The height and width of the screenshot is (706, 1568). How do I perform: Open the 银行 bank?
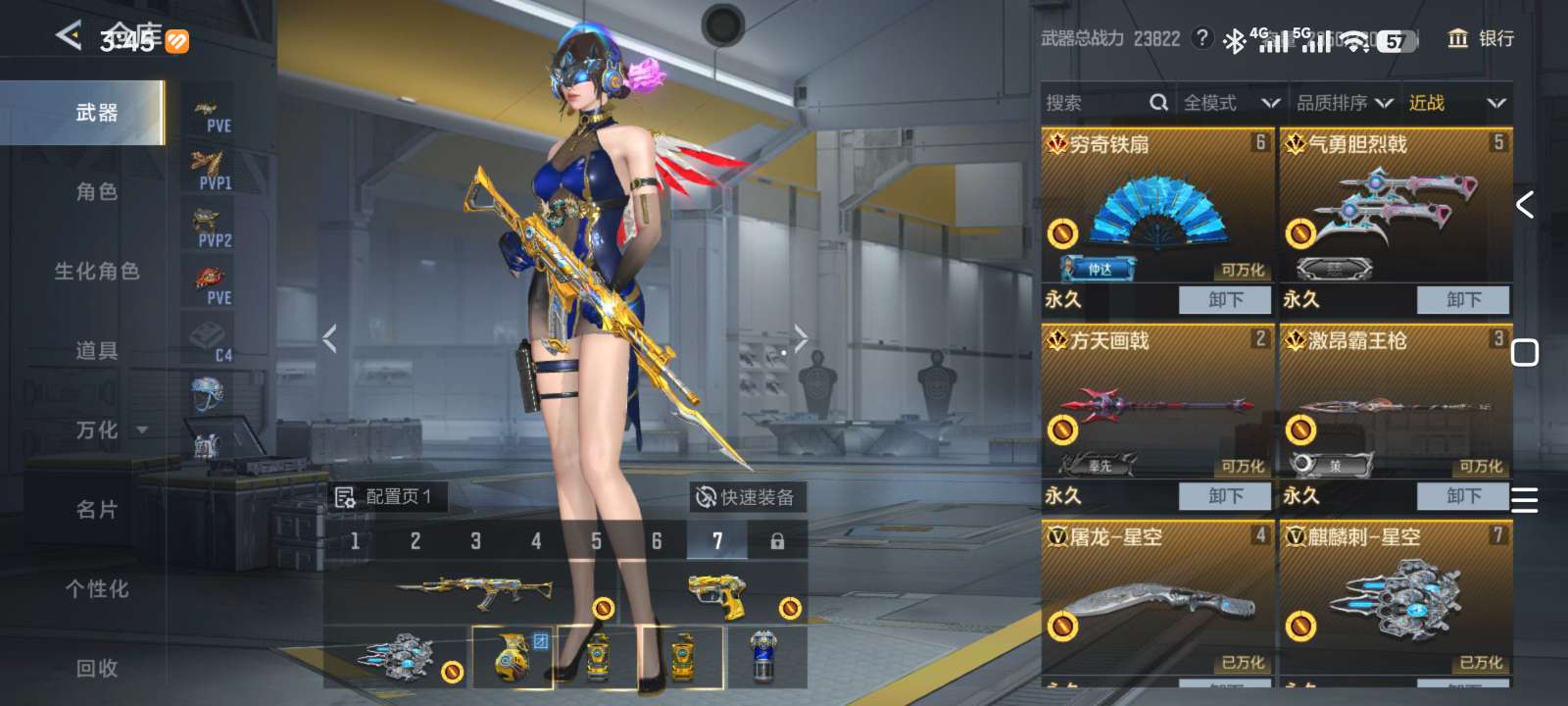(1481, 38)
